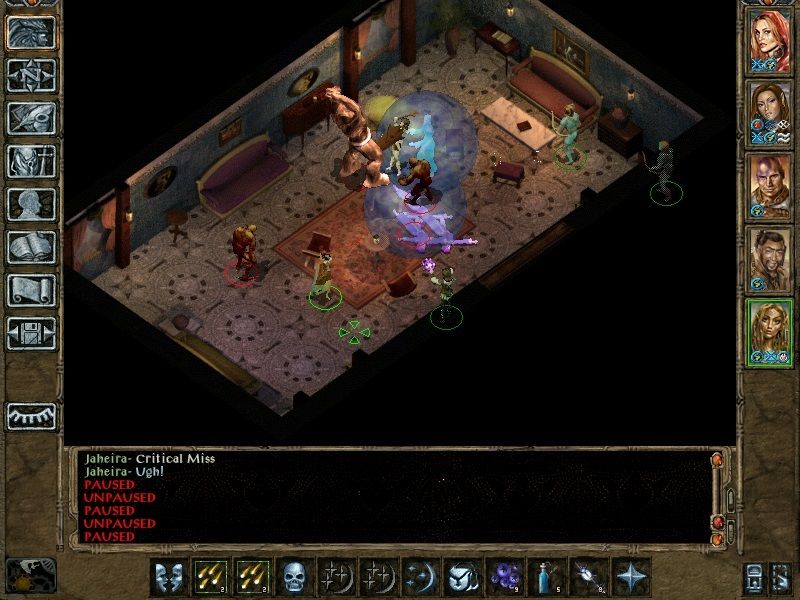Click the top sidebar button with the helmeted face
Viewport: 800px width, 600px height.
coord(31,32)
